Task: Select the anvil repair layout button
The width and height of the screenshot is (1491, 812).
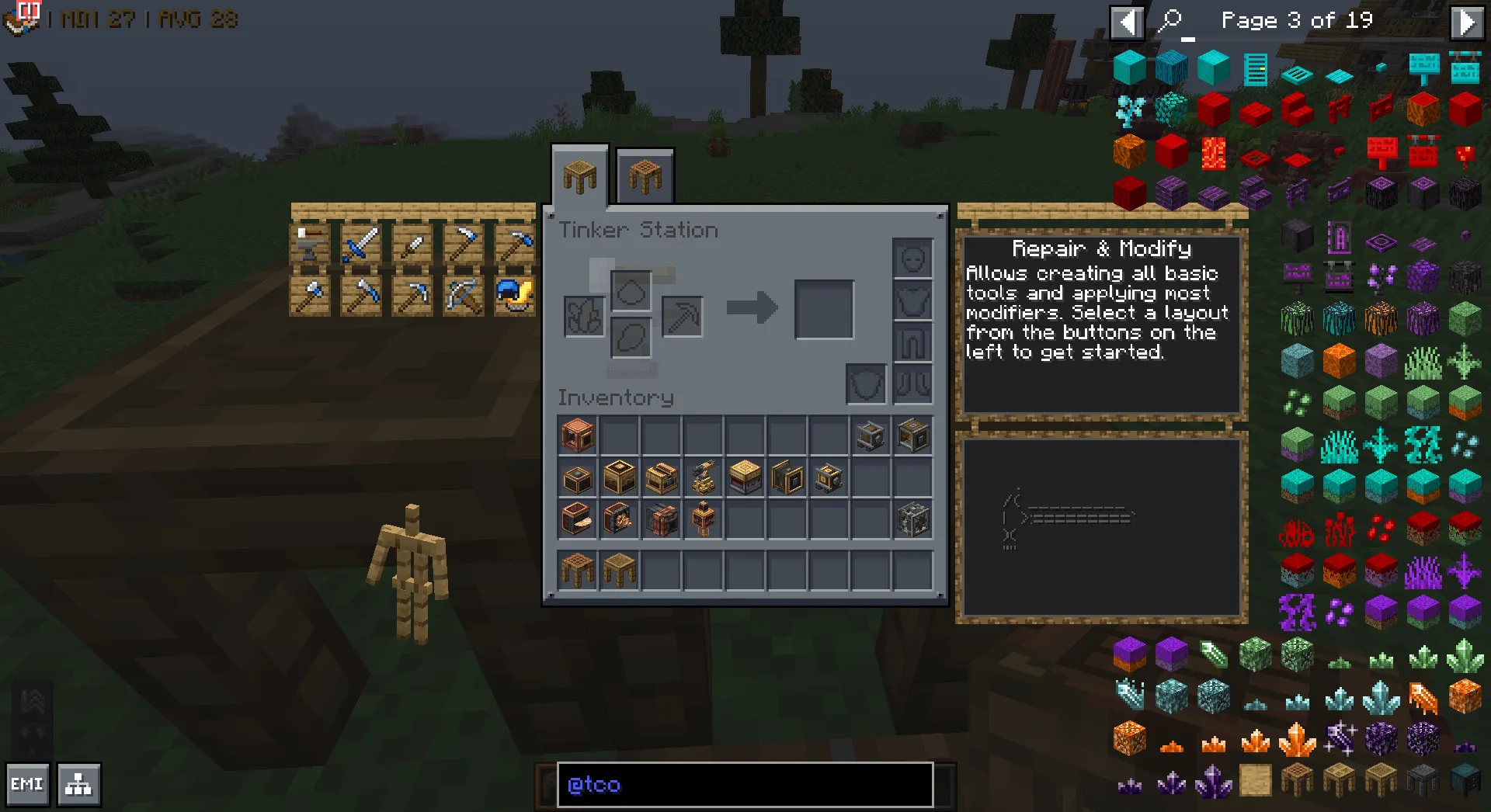Action: tap(310, 245)
